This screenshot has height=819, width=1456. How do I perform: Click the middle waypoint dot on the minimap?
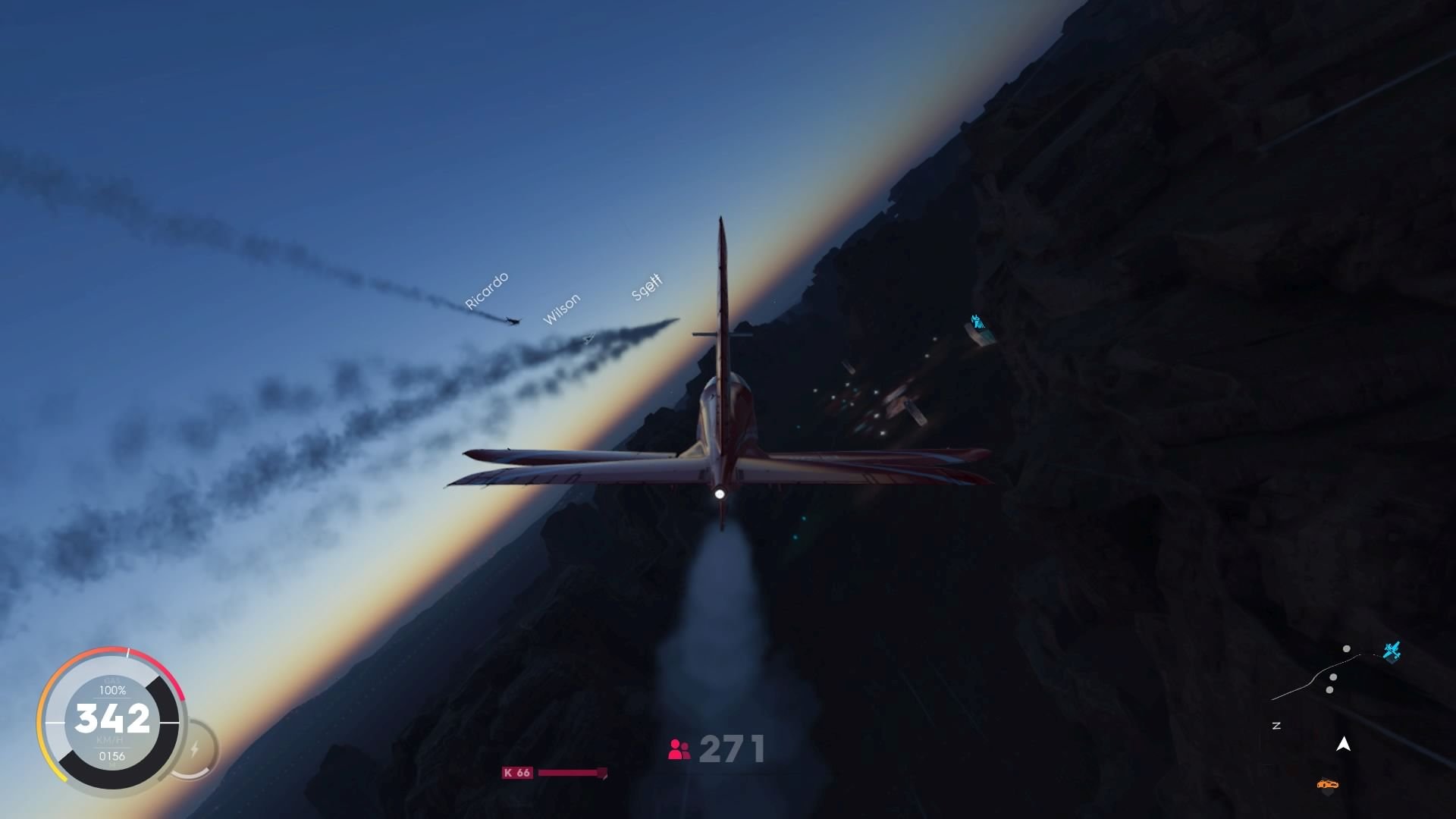click(1333, 677)
